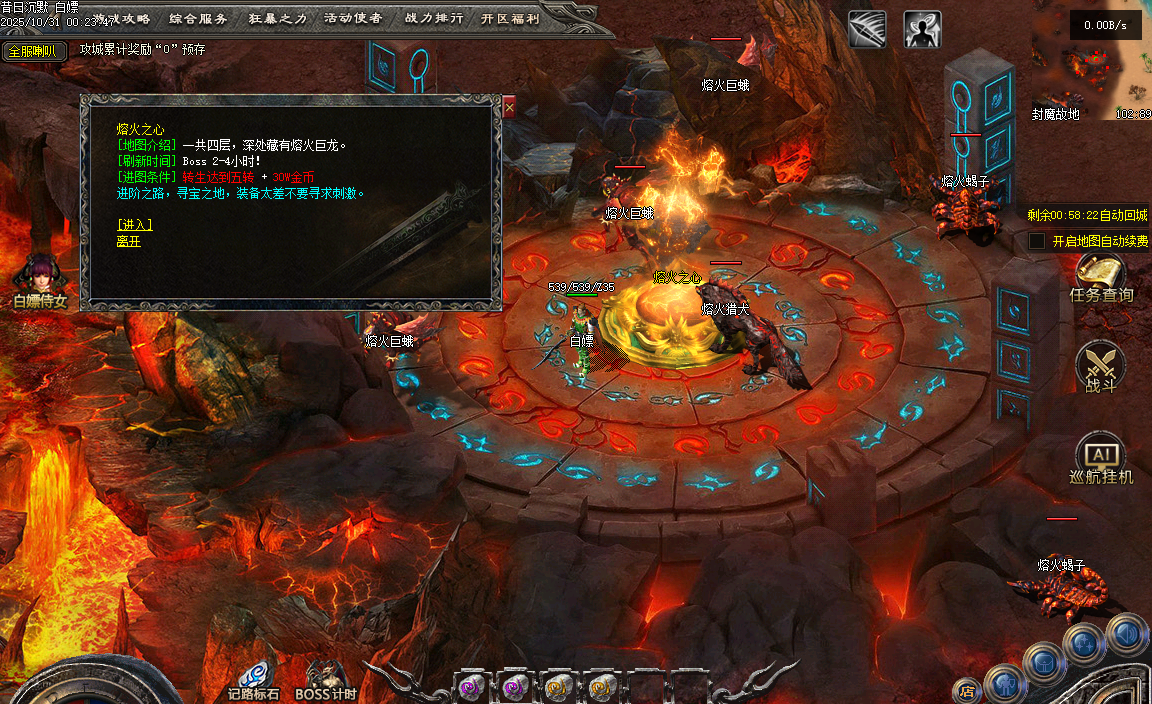Choose the 离开 leave option
Image resolution: width=1152 pixels, height=704 pixels.
tap(129, 241)
